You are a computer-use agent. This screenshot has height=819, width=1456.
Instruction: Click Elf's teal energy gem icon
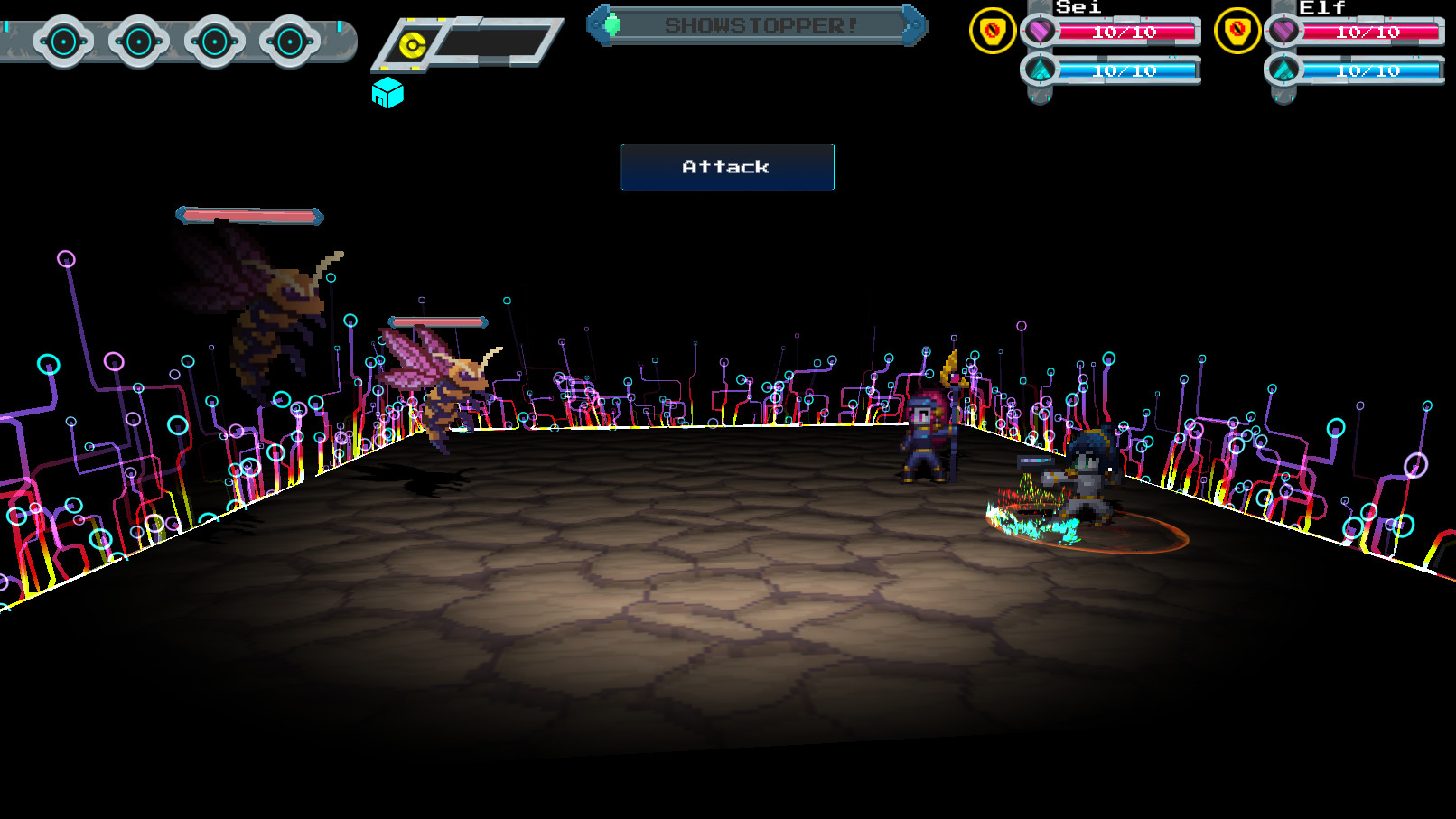click(x=1283, y=68)
